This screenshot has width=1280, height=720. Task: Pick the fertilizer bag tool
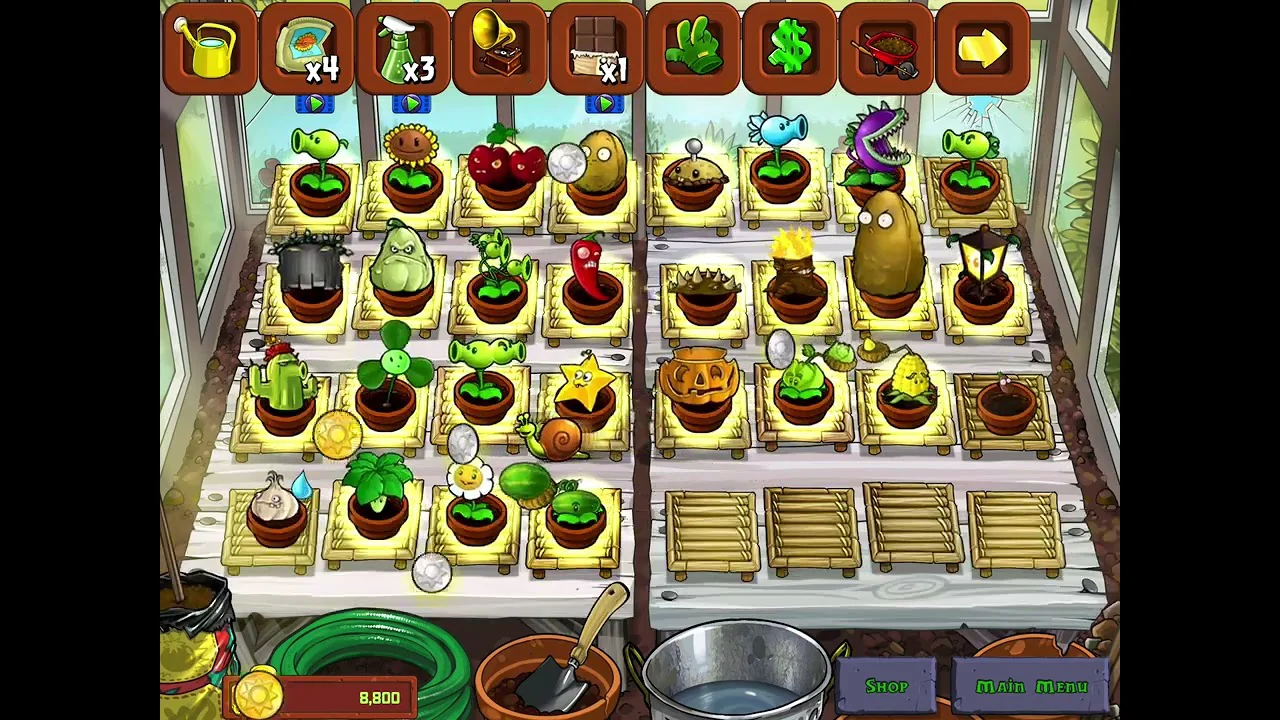coord(306,49)
